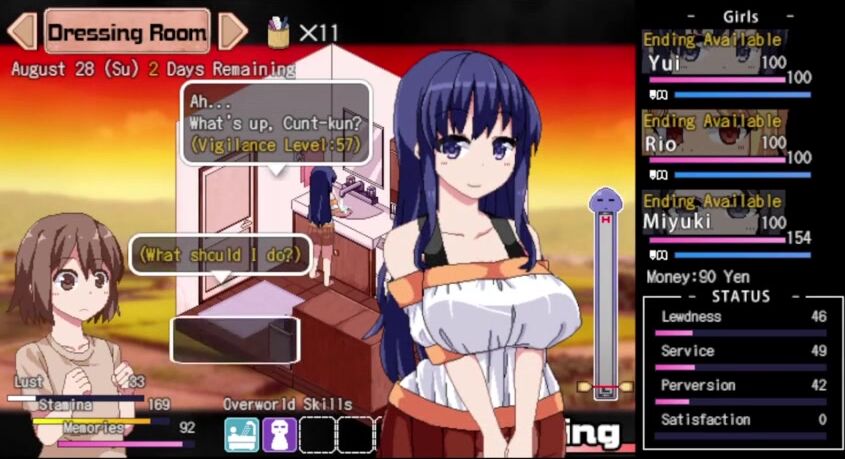Click the pencil cup item icon
This screenshot has width=845, height=459.
279,33
